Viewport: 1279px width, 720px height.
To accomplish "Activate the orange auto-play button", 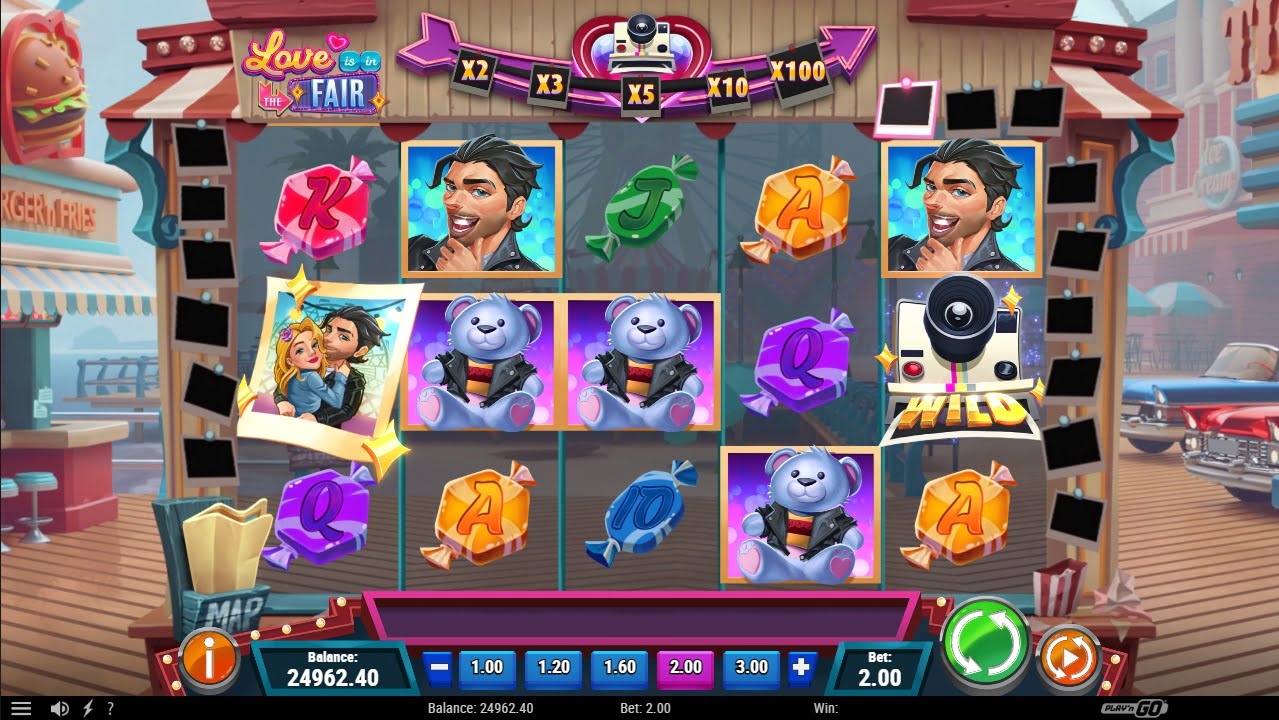I will pyautogui.click(x=1069, y=658).
